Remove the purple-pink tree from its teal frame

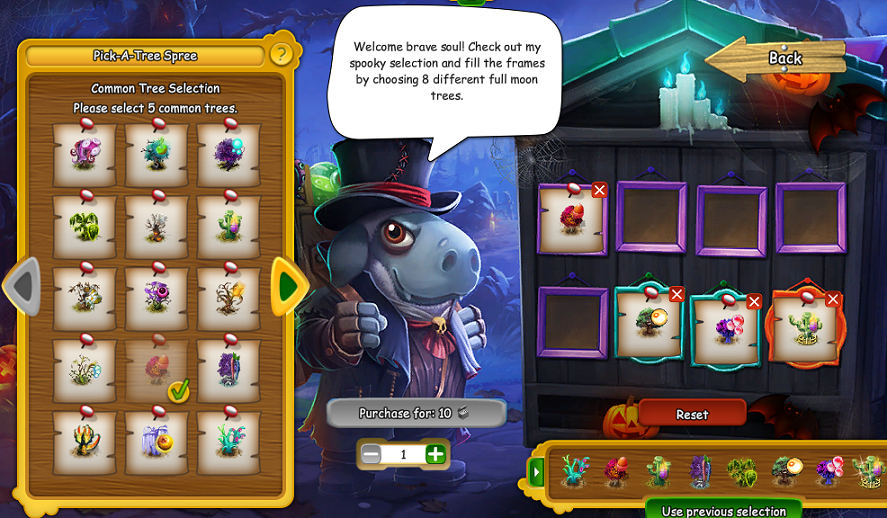(754, 301)
